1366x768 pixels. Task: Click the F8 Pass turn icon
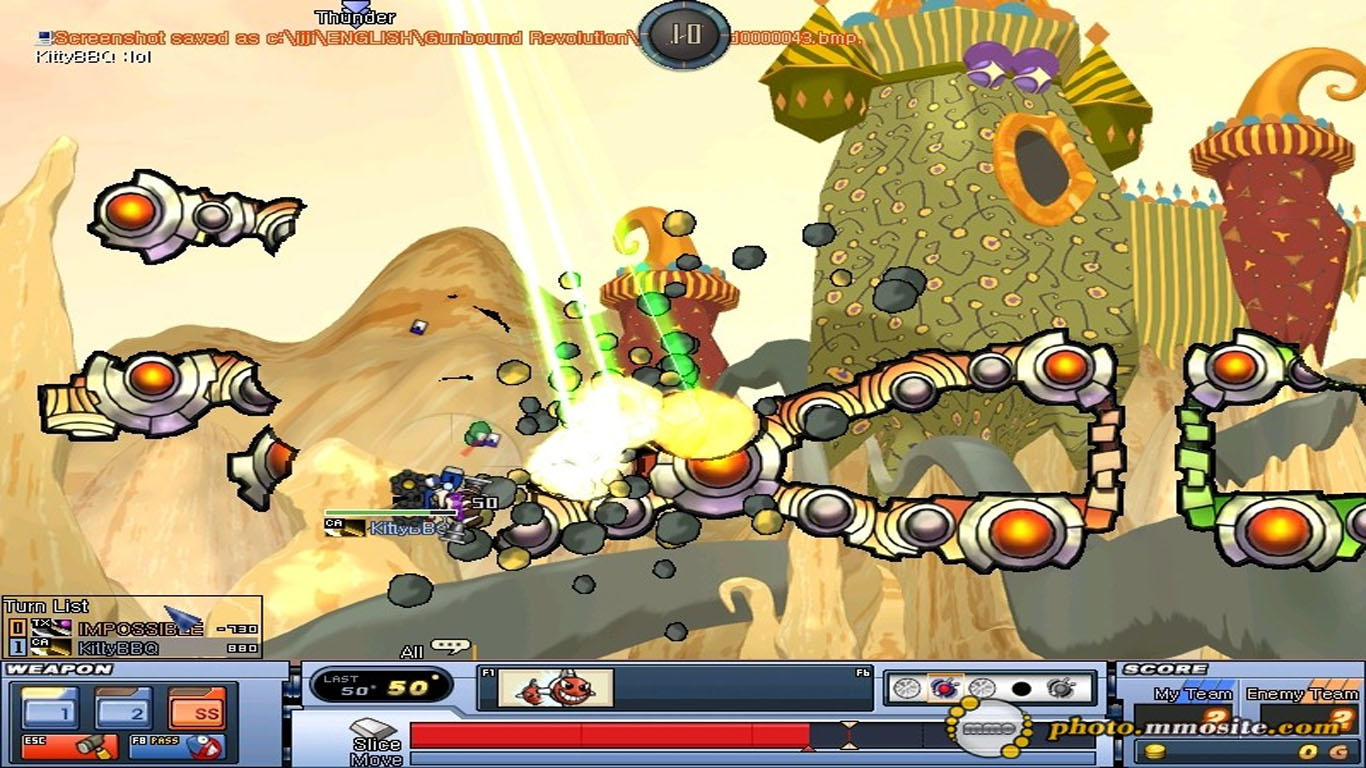click(x=175, y=747)
